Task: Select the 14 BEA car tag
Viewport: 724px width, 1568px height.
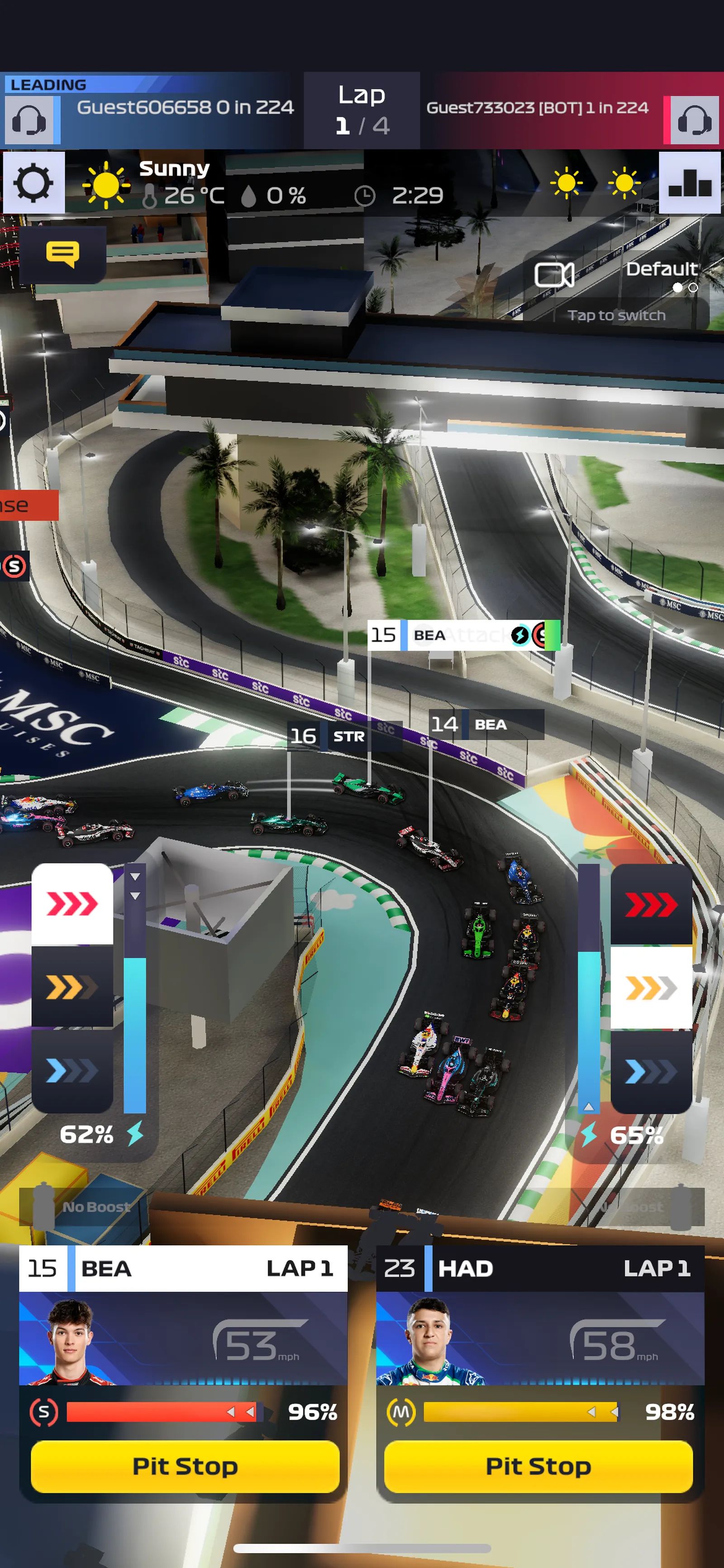Action: click(x=486, y=724)
